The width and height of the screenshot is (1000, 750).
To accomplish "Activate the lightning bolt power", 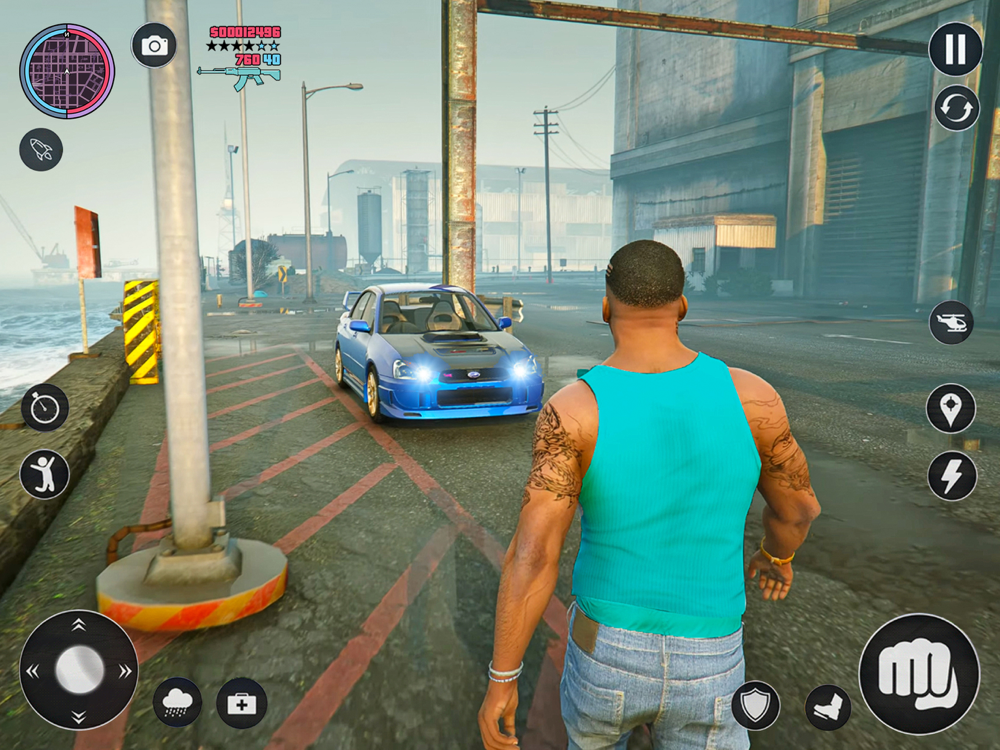I will (x=951, y=475).
